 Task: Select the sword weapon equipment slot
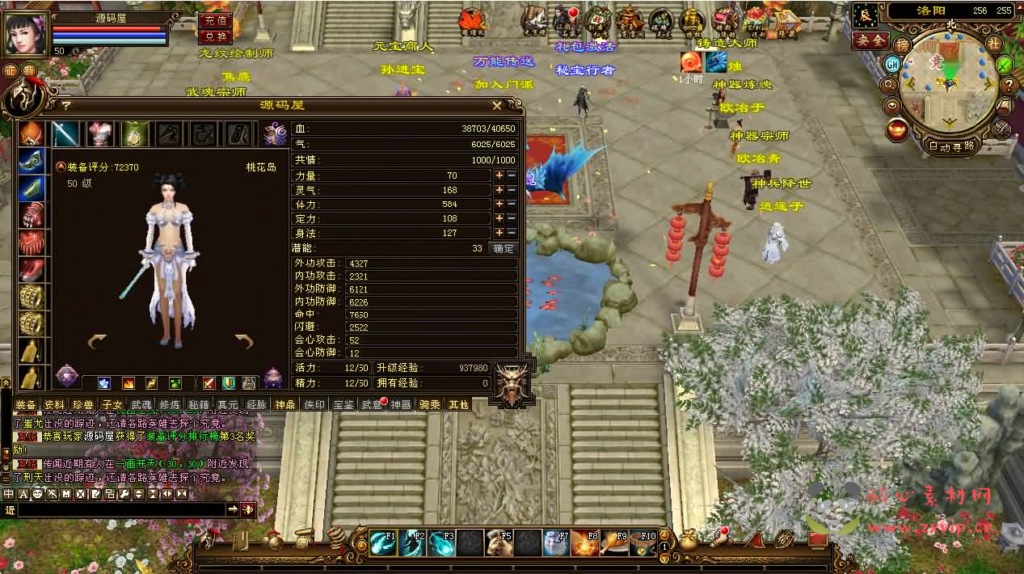pos(66,133)
